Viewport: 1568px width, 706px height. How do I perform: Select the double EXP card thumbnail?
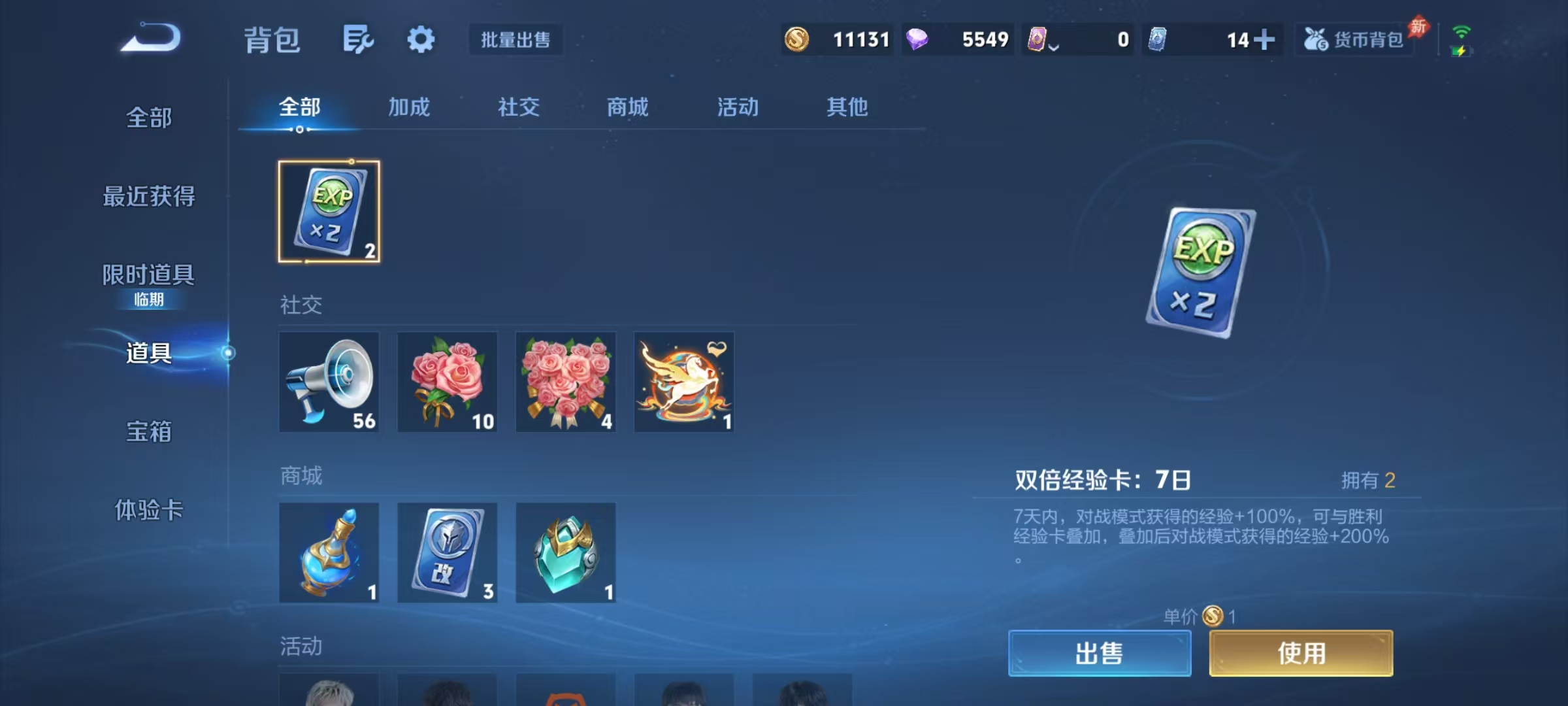329,212
